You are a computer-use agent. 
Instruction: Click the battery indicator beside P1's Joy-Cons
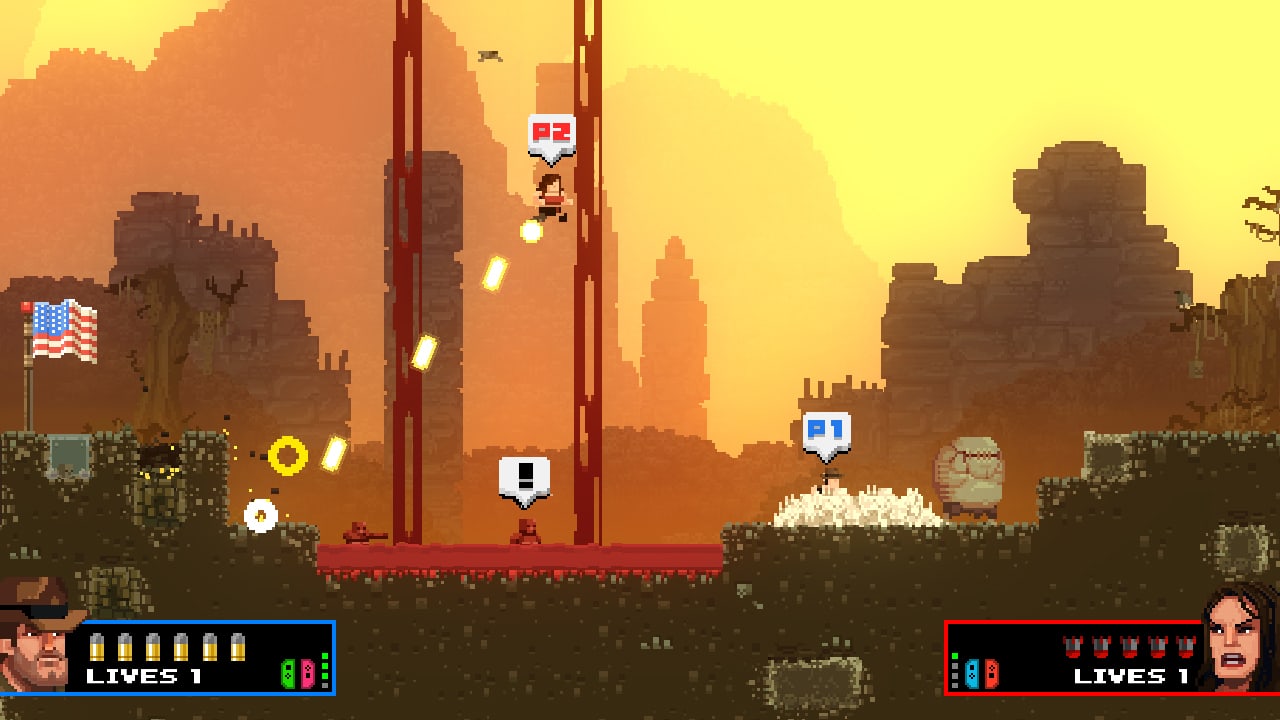tap(324, 670)
